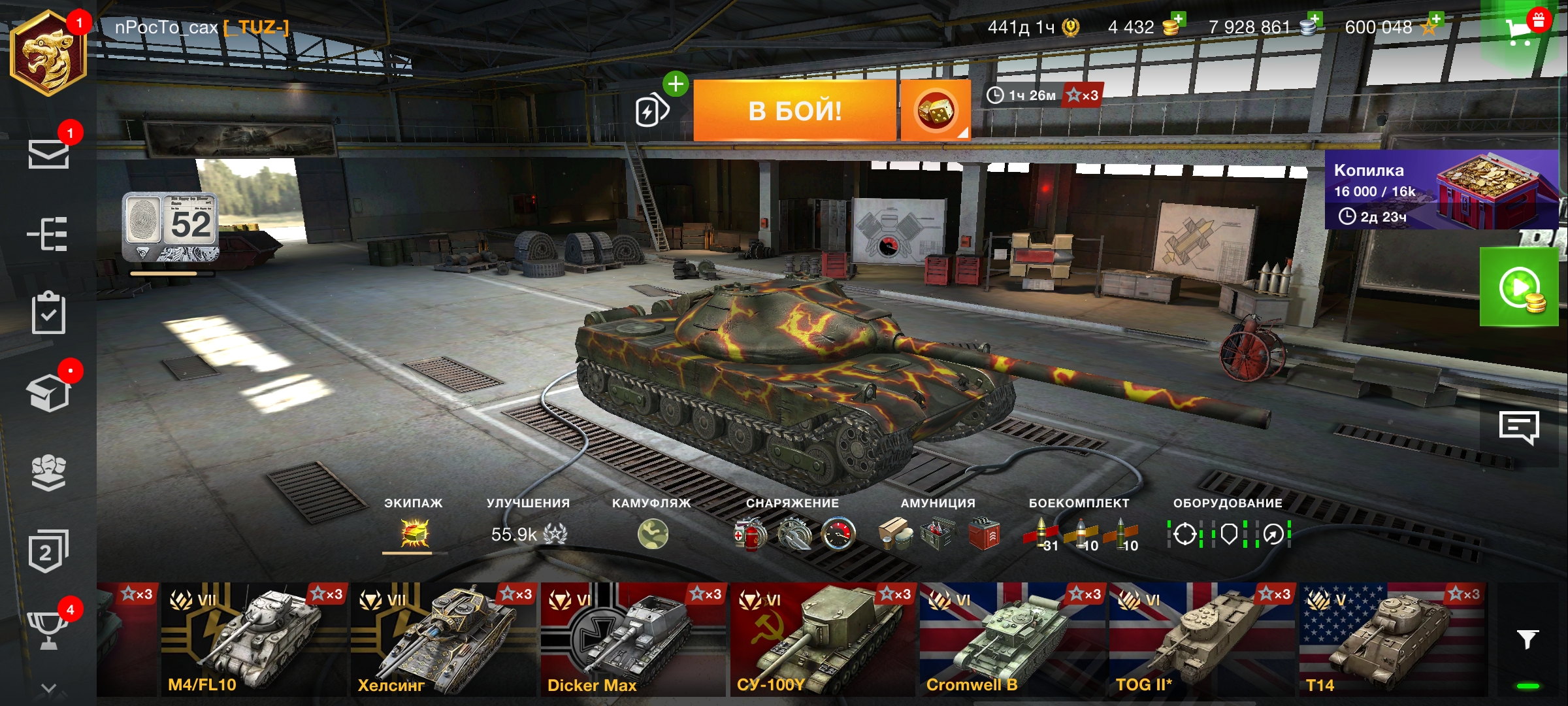Open the clan menu
The image size is (1568, 706).
pos(48,472)
